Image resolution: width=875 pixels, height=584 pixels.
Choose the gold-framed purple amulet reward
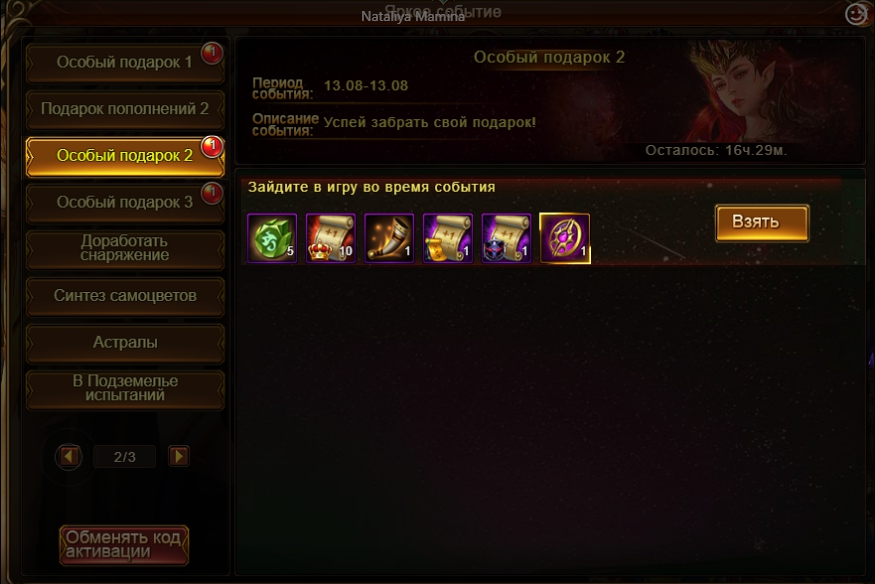565,238
